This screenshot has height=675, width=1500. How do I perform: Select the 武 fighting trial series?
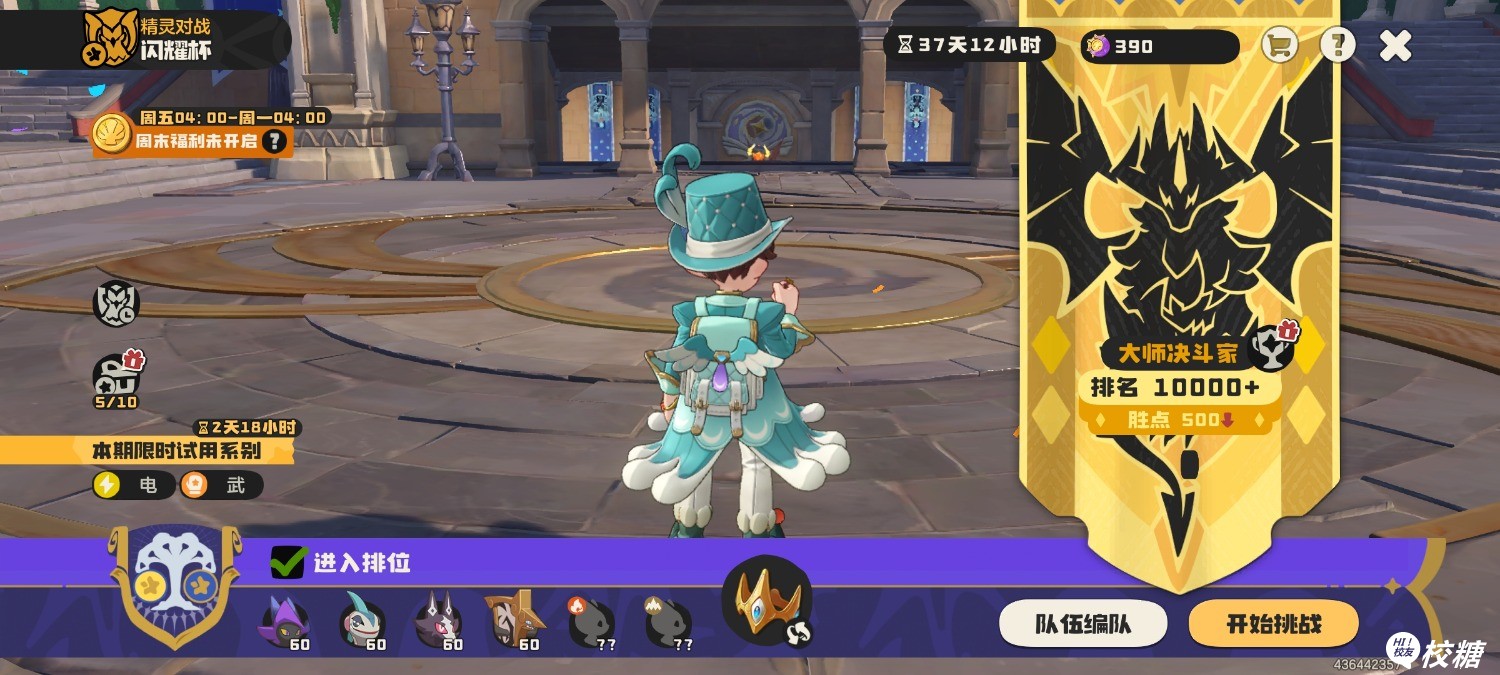click(x=220, y=486)
